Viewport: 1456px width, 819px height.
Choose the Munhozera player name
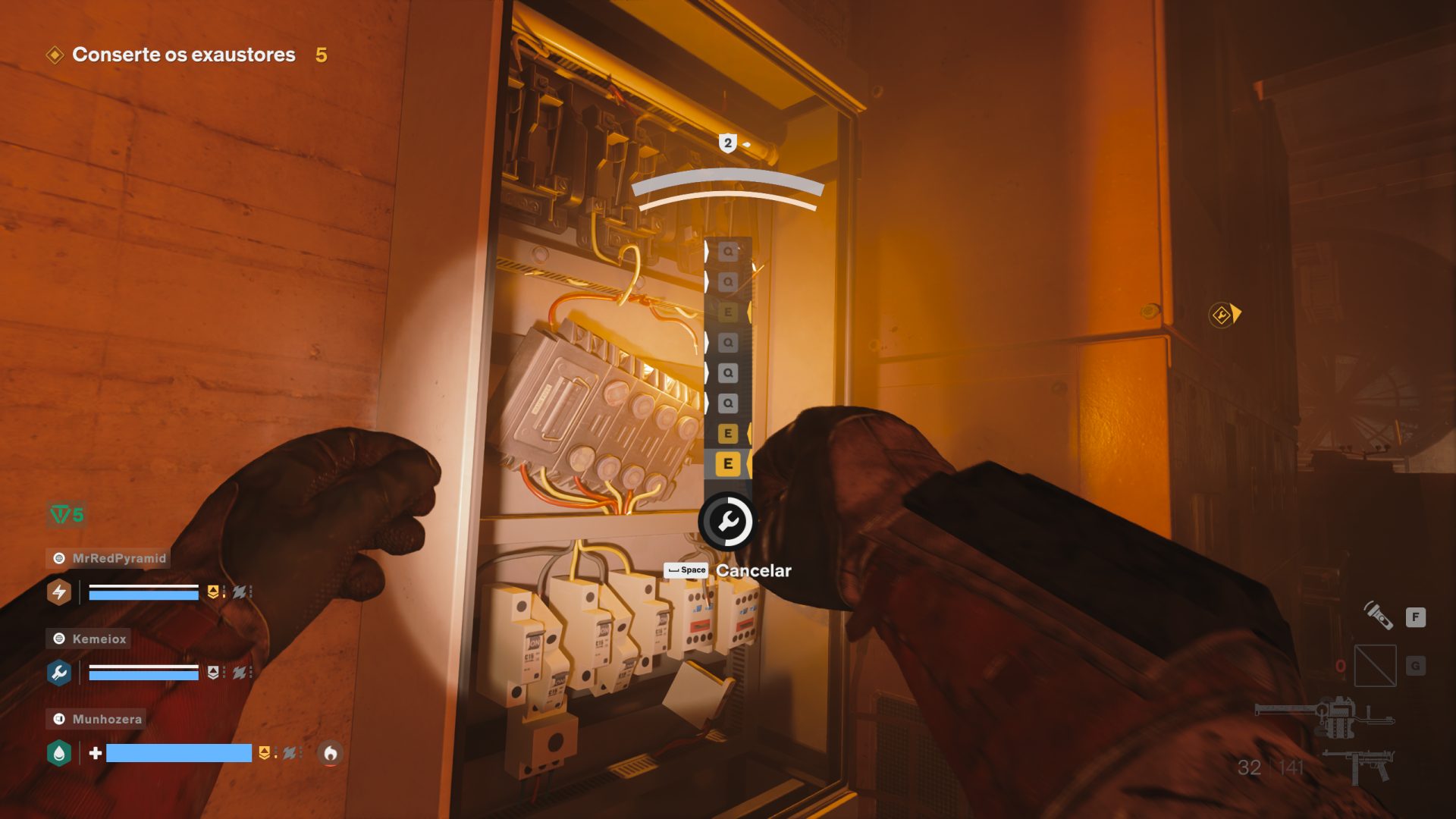[106, 719]
